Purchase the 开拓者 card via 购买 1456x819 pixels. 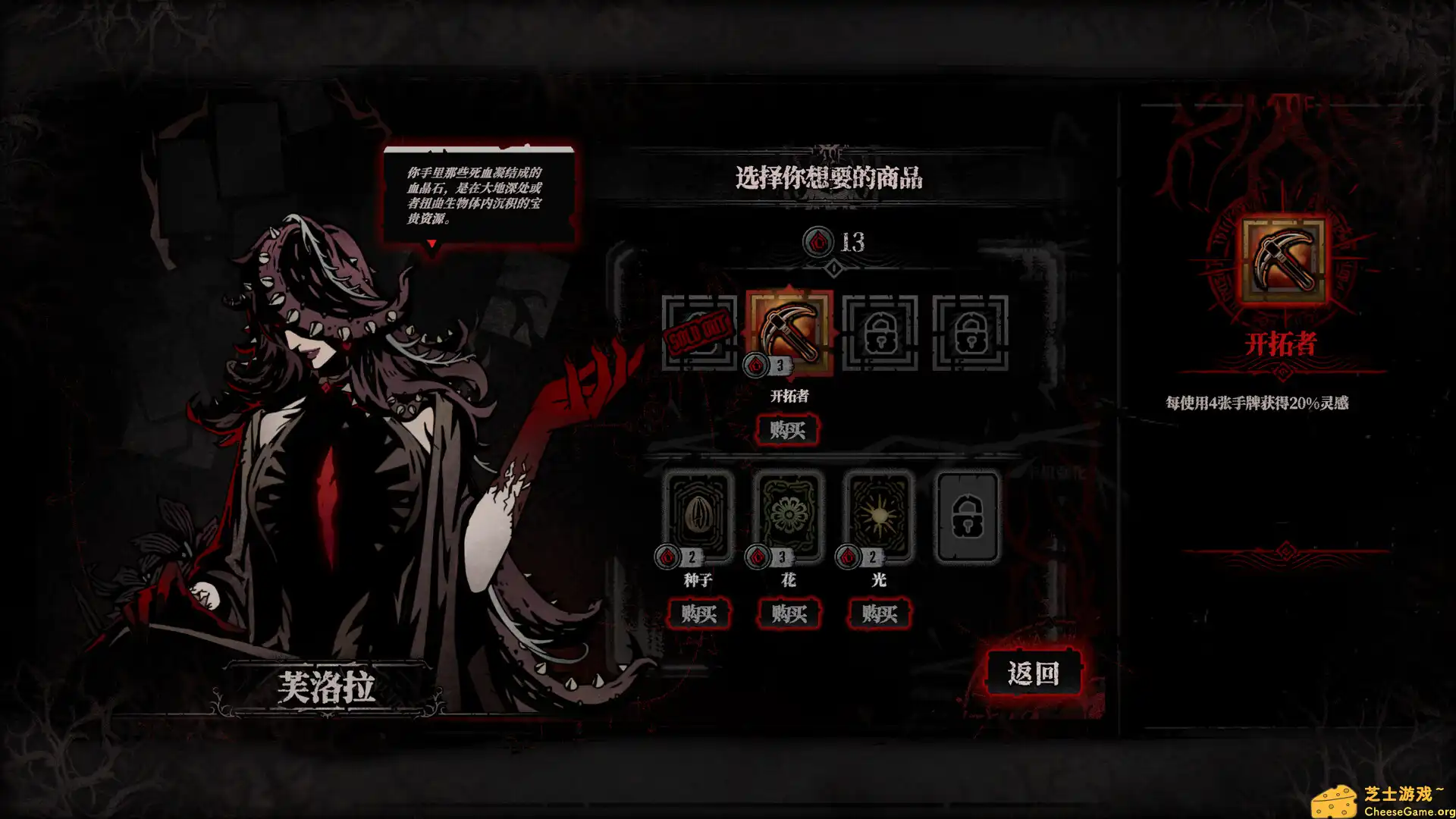pyautogui.click(x=789, y=431)
